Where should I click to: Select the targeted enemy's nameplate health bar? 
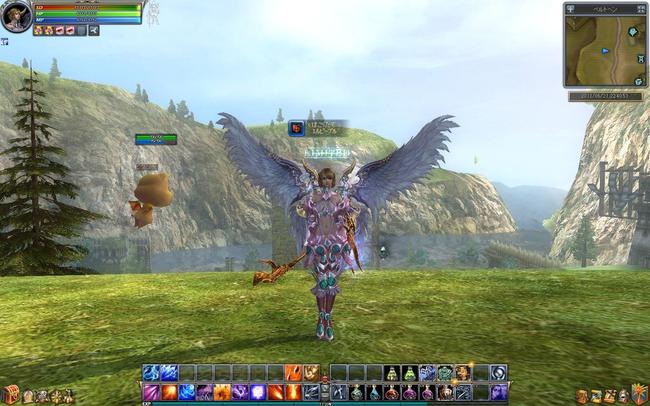[155, 139]
